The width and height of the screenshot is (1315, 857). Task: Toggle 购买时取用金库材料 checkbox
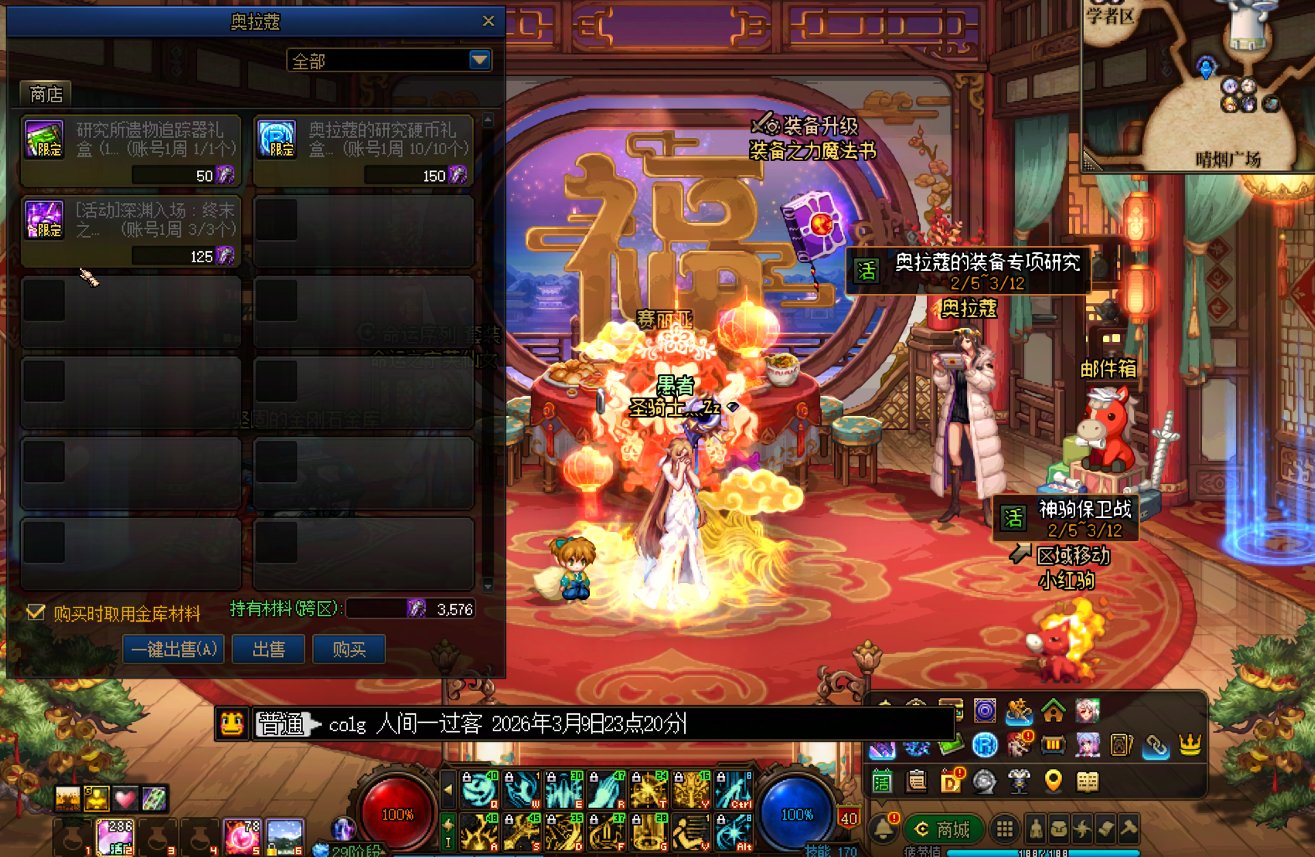click(x=36, y=612)
